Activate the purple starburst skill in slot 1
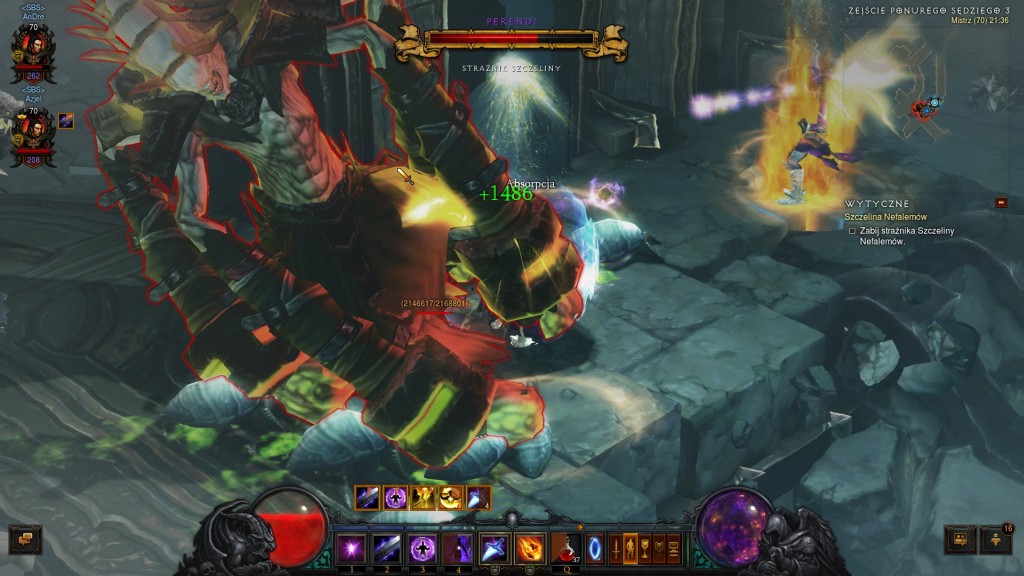This screenshot has width=1024, height=576. click(x=351, y=549)
